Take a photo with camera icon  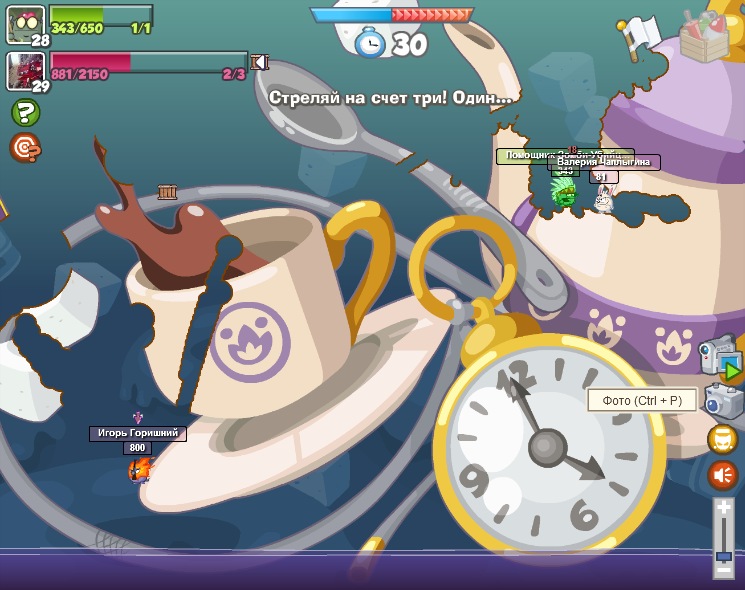[x=723, y=401]
